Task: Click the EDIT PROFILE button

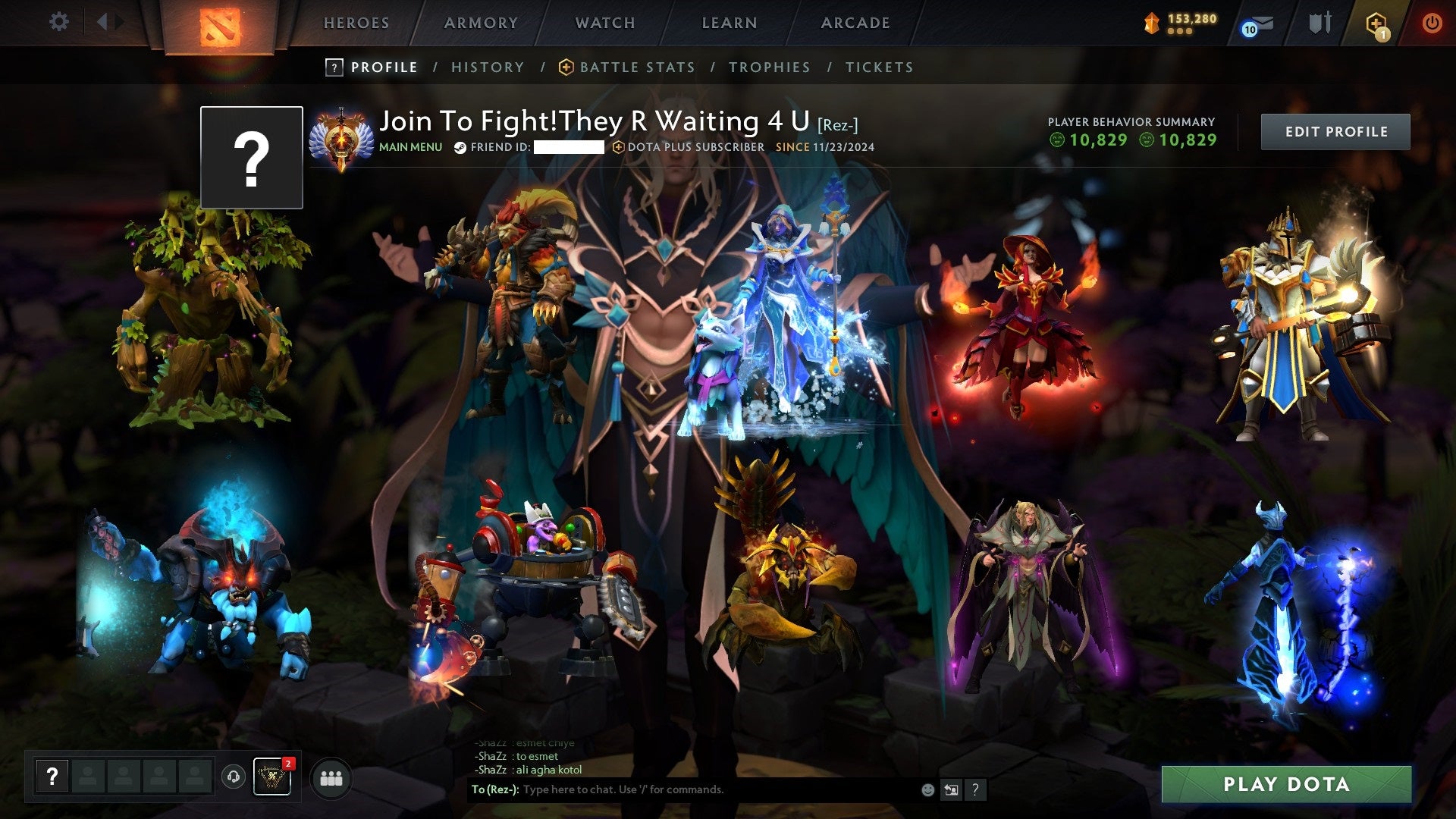Action: pos(1335,131)
